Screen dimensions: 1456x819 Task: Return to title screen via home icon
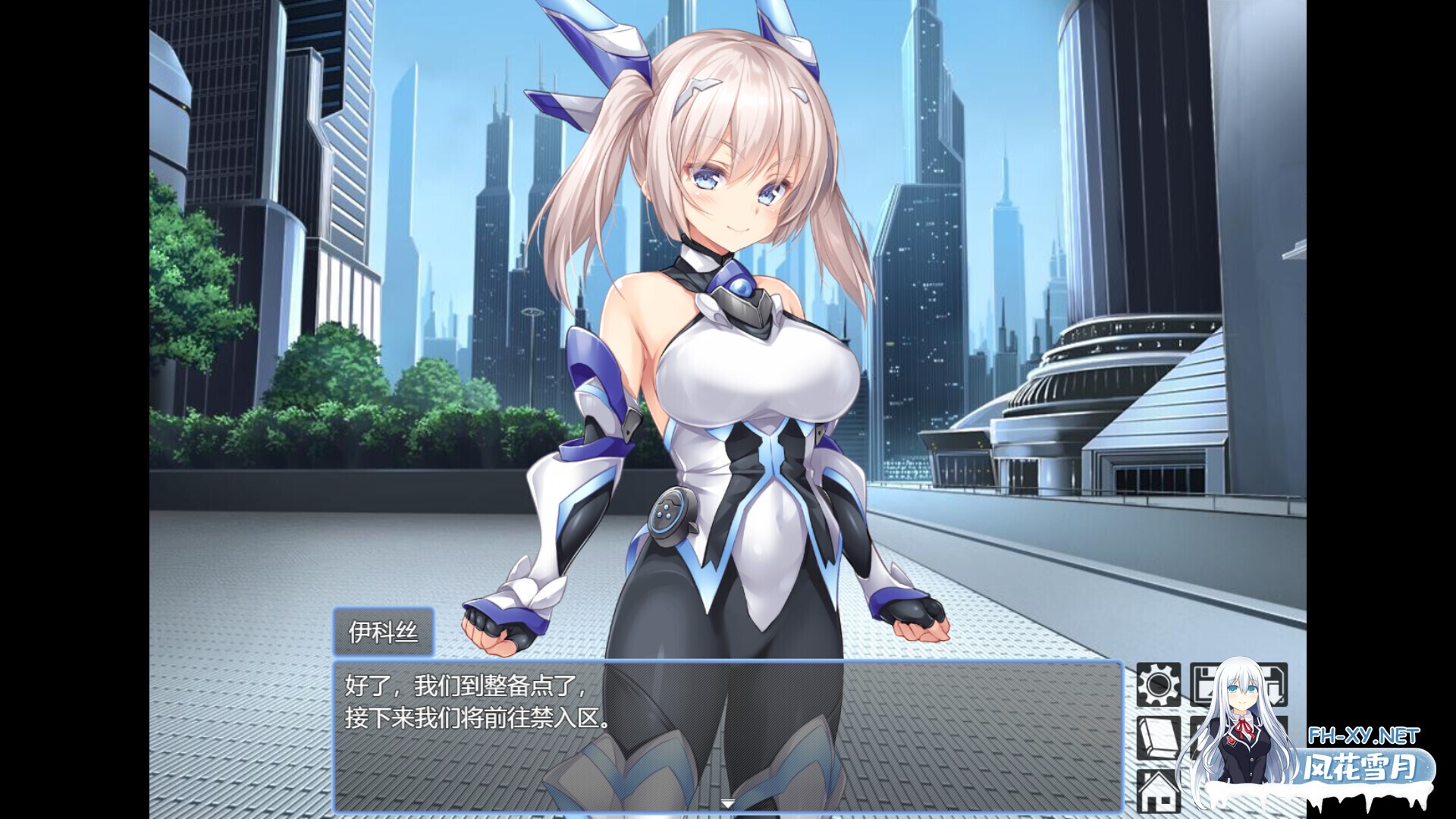coord(1158,792)
